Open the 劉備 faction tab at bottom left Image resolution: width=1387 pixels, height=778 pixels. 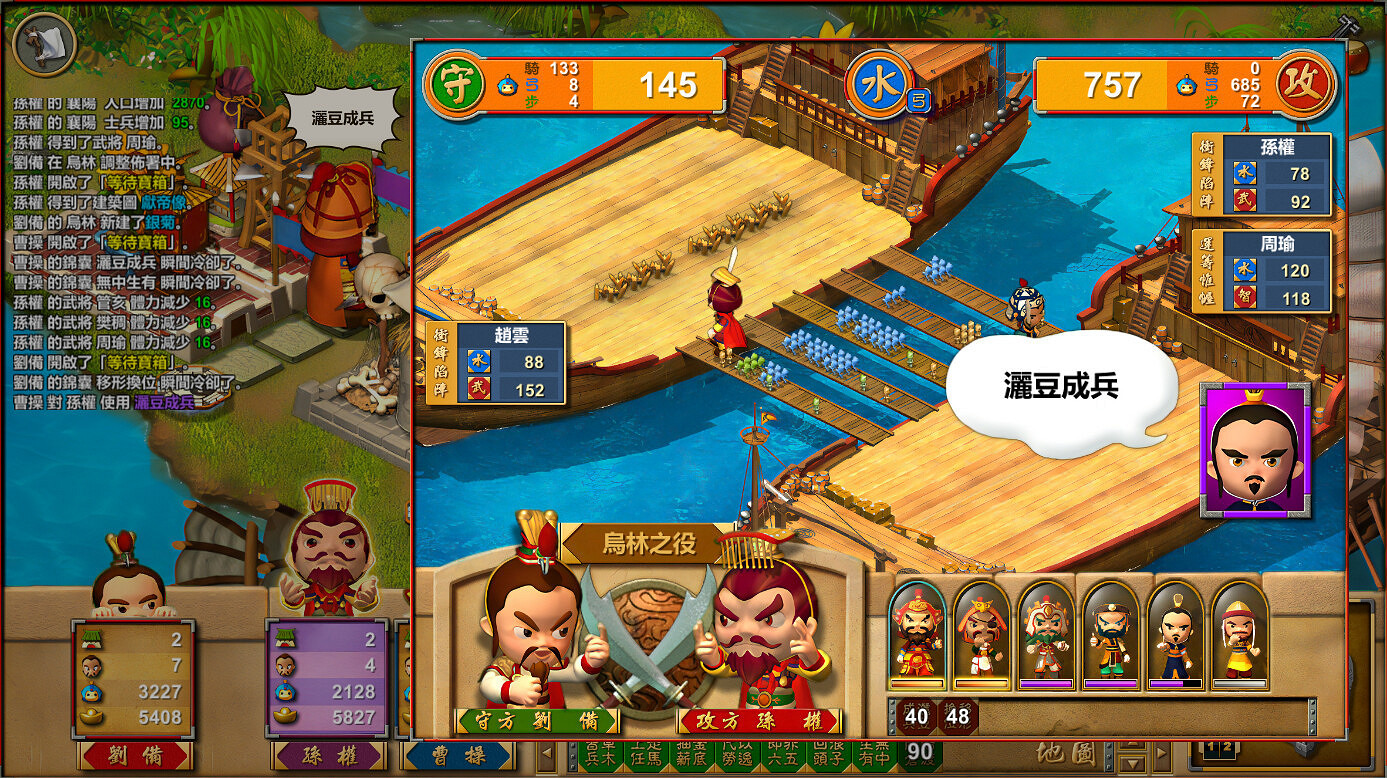pyautogui.click(x=135, y=758)
